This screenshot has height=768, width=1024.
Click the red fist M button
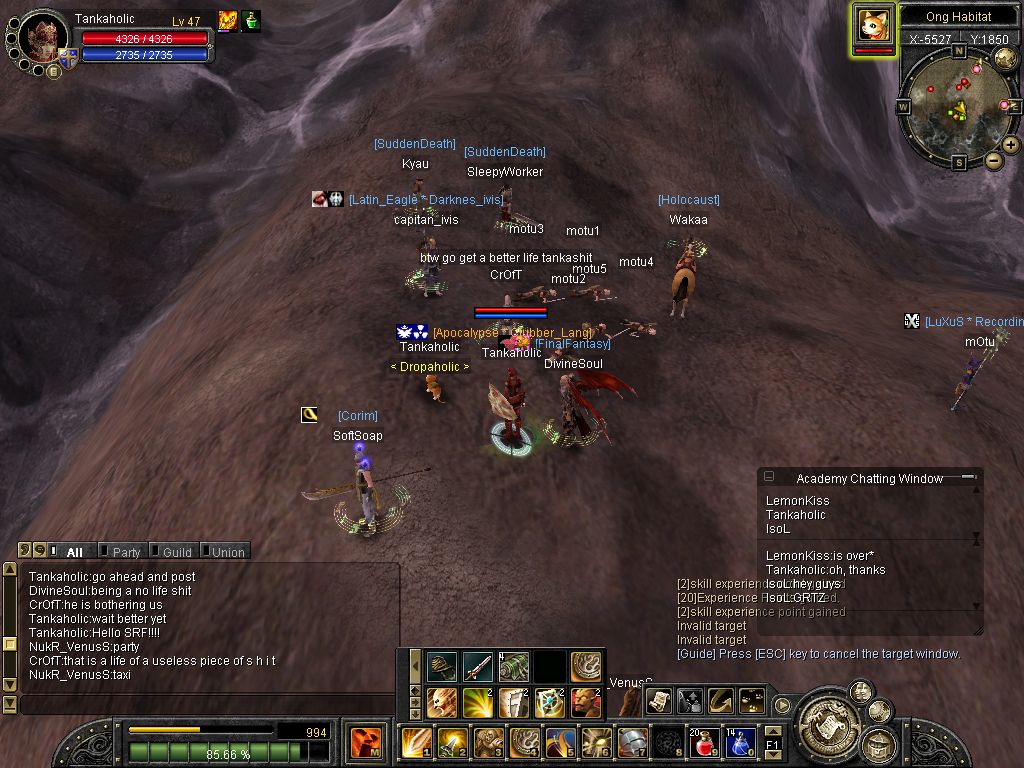point(366,743)
